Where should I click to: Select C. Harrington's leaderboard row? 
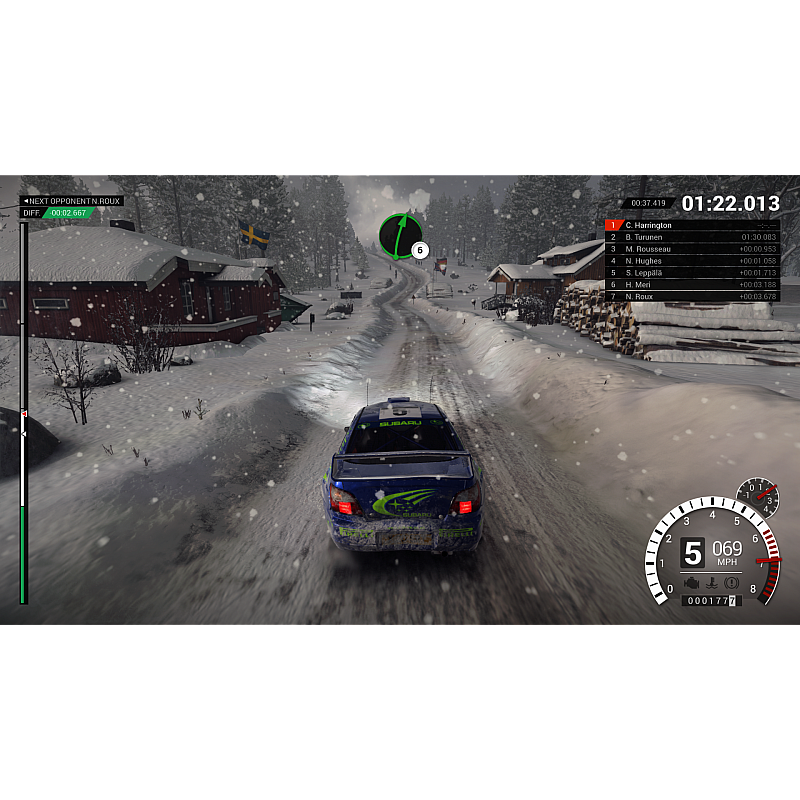coord(692,225)
